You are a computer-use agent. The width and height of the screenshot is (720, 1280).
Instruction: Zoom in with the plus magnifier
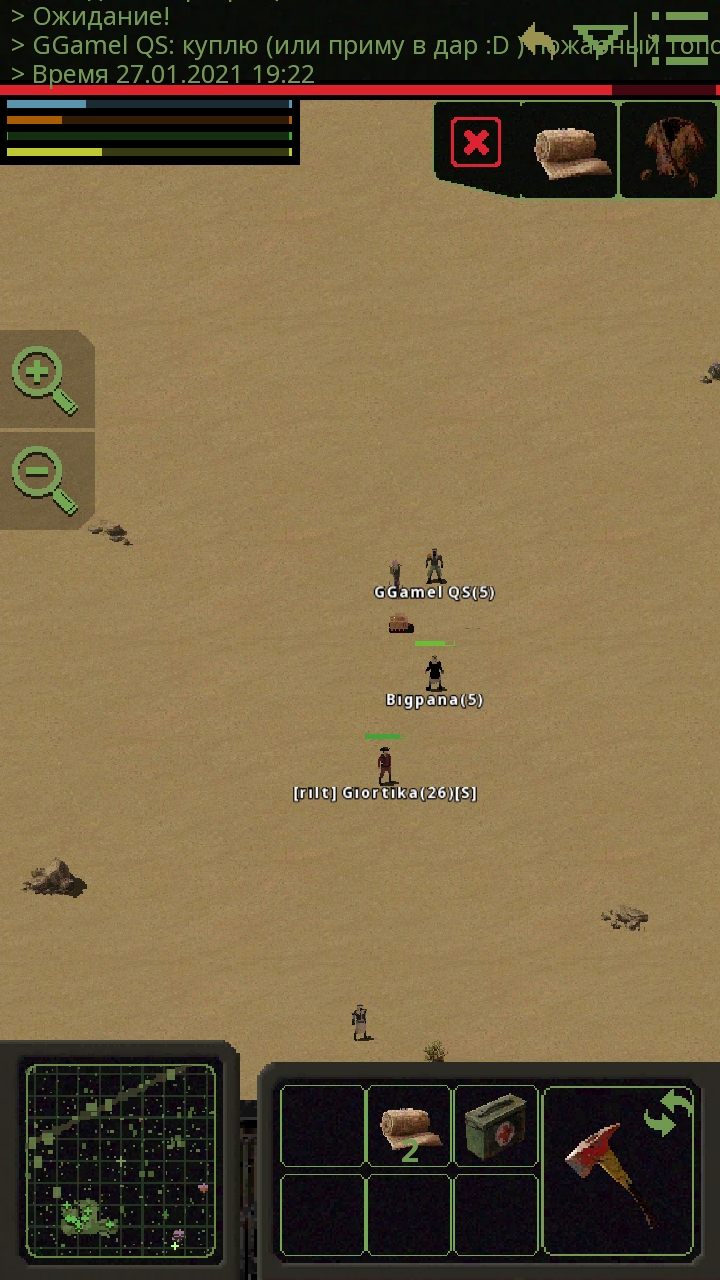coord(43,379)
